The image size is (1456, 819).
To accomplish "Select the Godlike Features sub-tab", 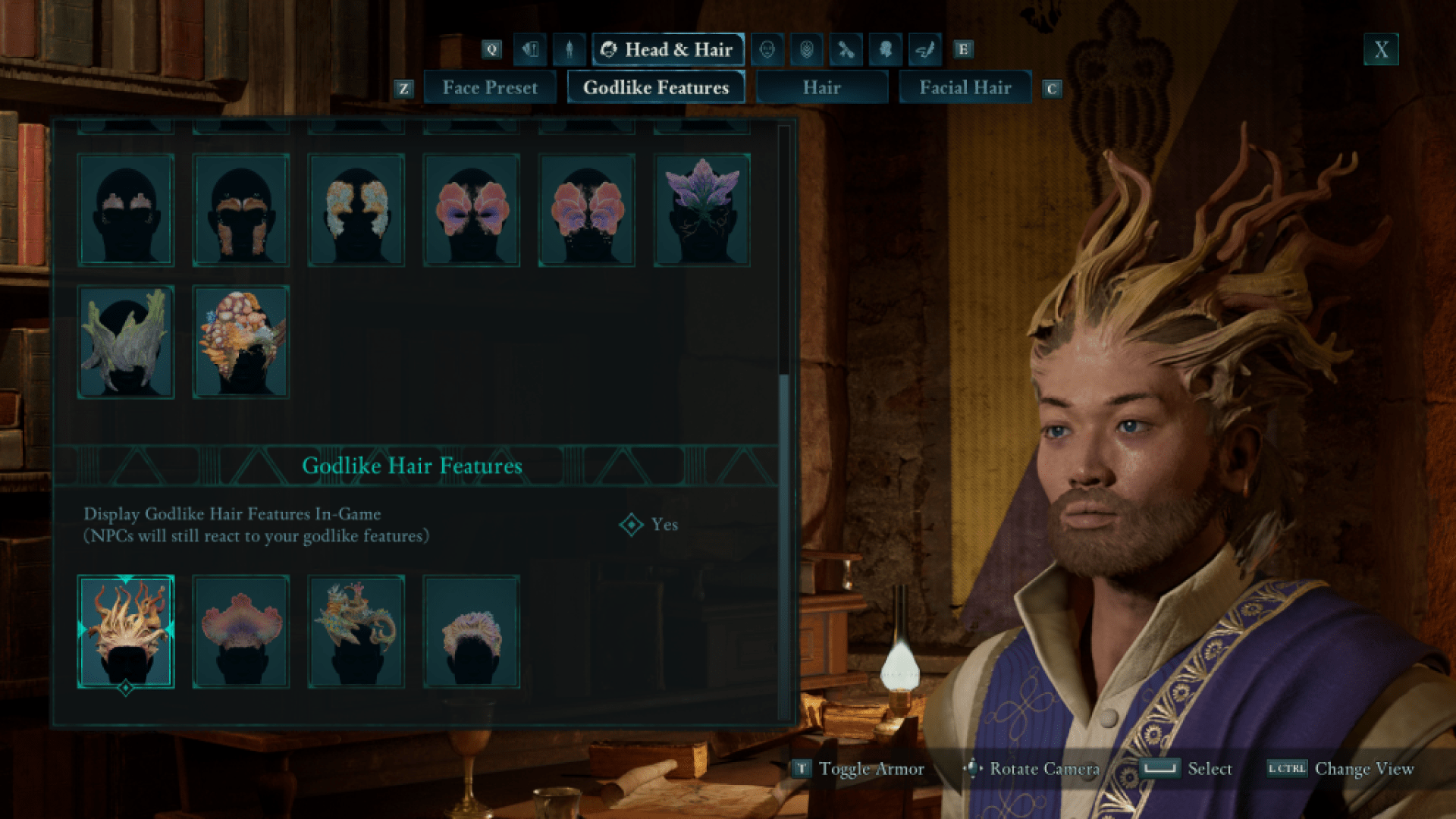I will coord(656,88).
